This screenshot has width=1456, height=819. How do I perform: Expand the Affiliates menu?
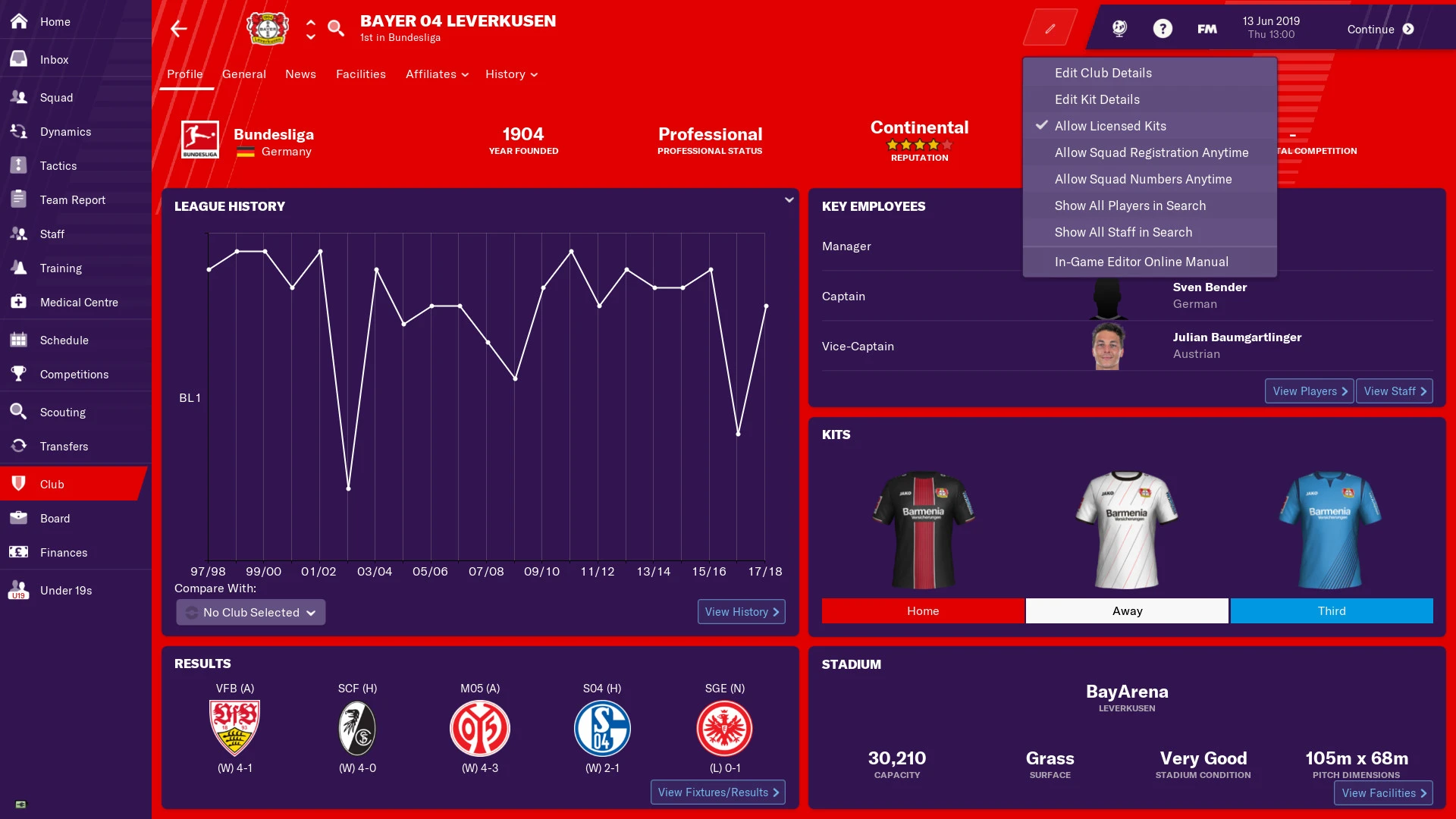pyautogui.click(x=436, y=74)
